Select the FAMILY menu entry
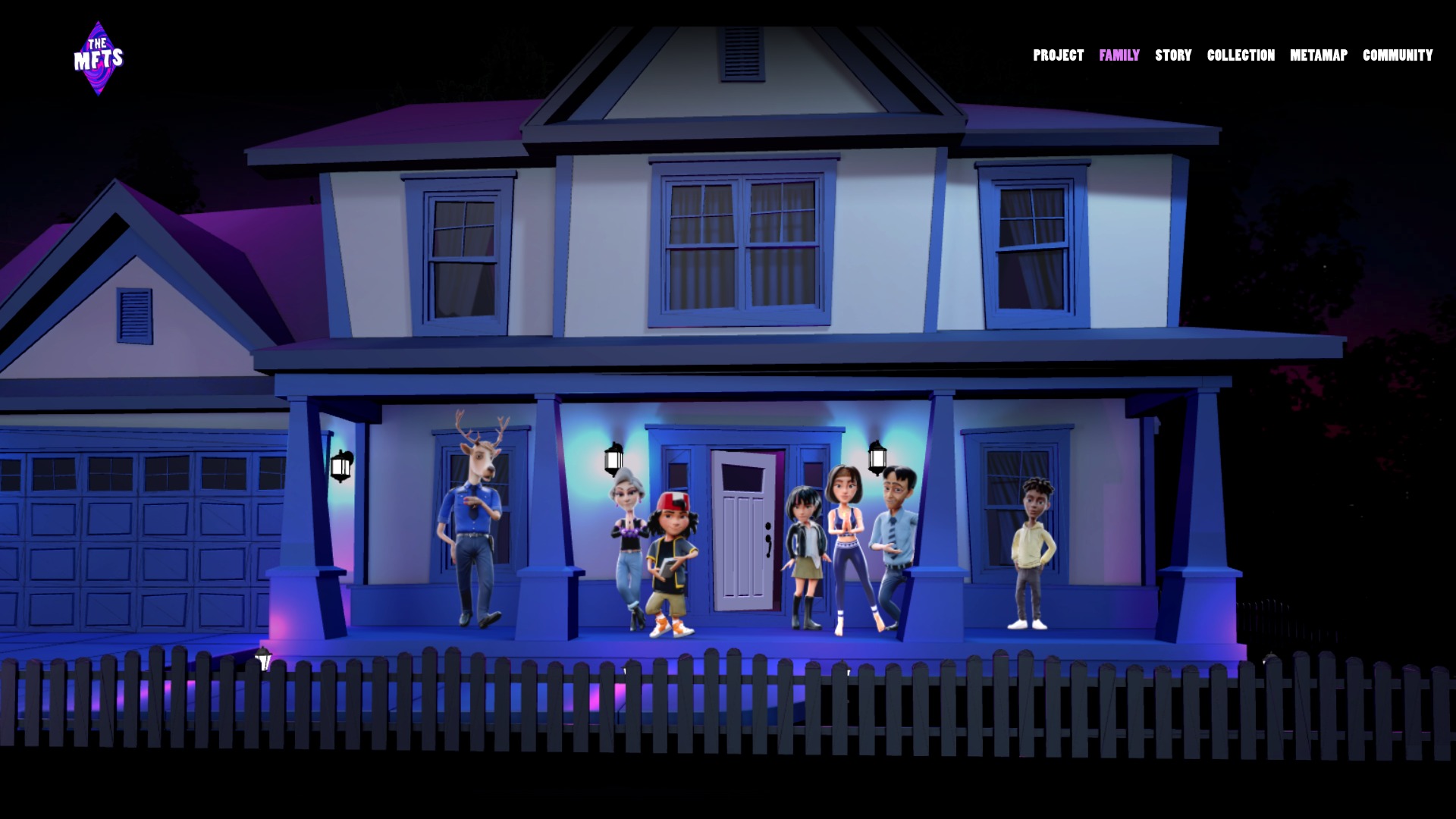Viewport: 1456px width, 819px height. 1119,55
